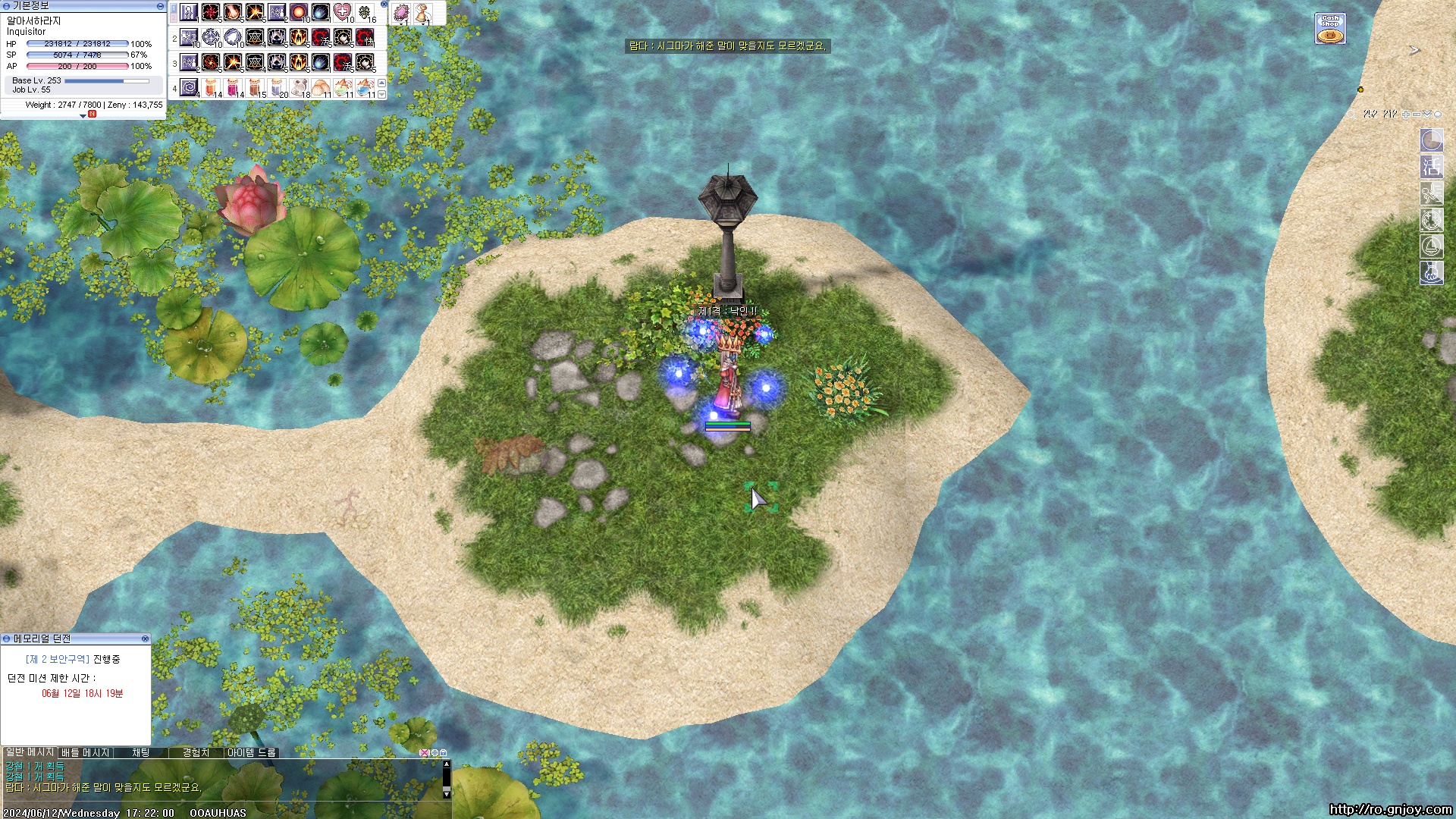Use the pink potion in hotbar row four
Screen dimensions: 1456x819
233,87
